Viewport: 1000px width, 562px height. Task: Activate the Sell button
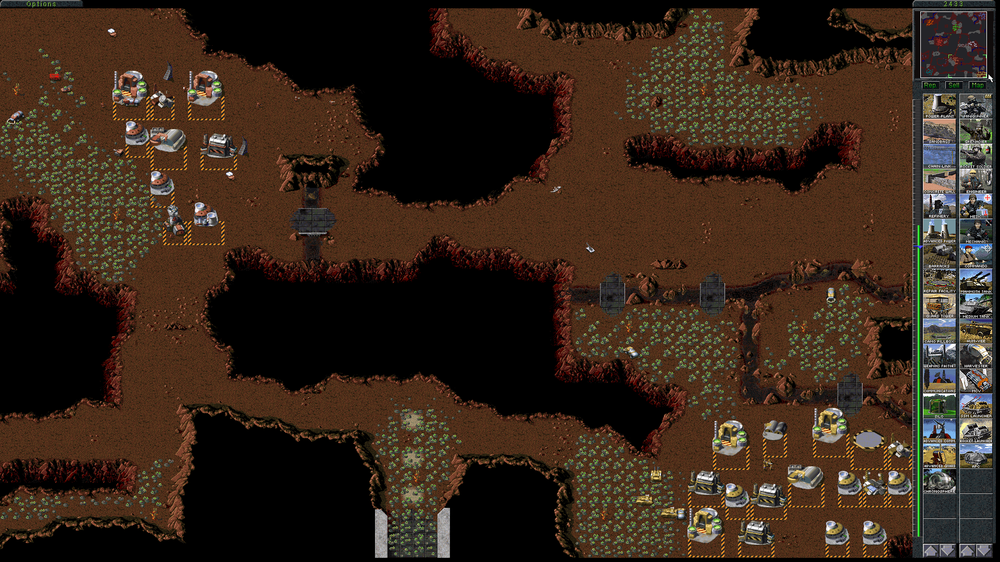point(954,85)
